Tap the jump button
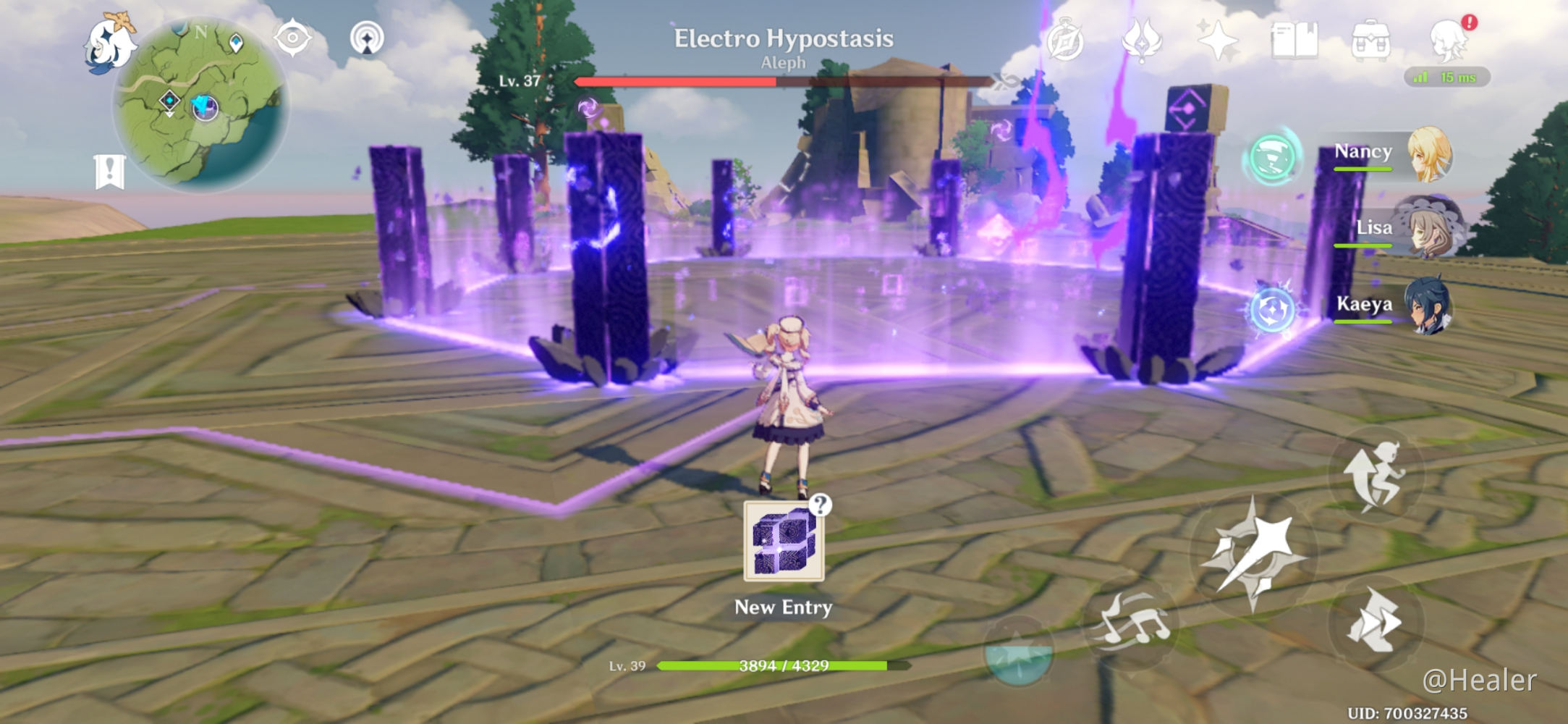This screenshot has width=1568, height=724. (x=1376, y=474)
